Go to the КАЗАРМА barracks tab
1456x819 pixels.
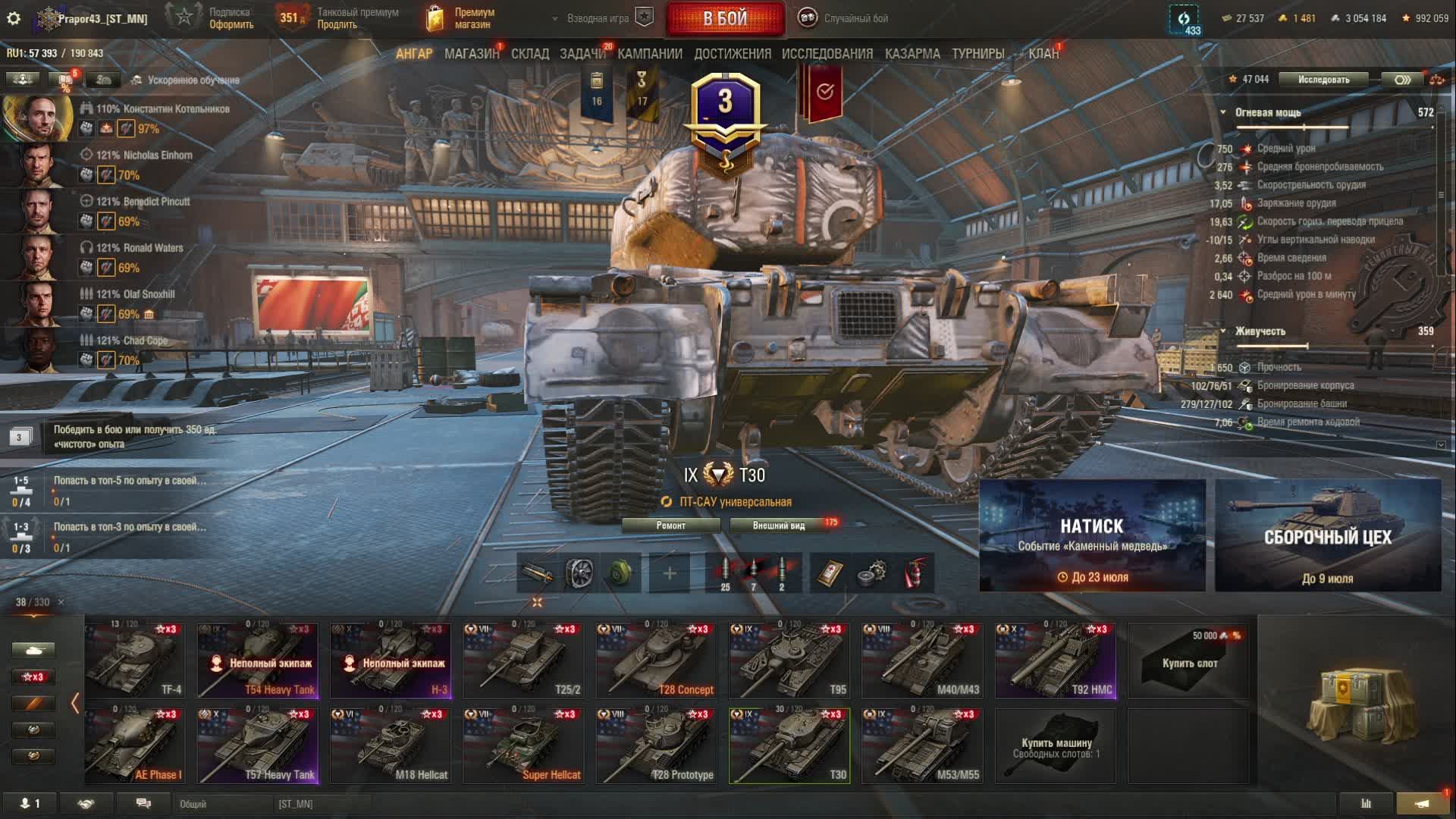pyautogui.click(x=912, y=54)
